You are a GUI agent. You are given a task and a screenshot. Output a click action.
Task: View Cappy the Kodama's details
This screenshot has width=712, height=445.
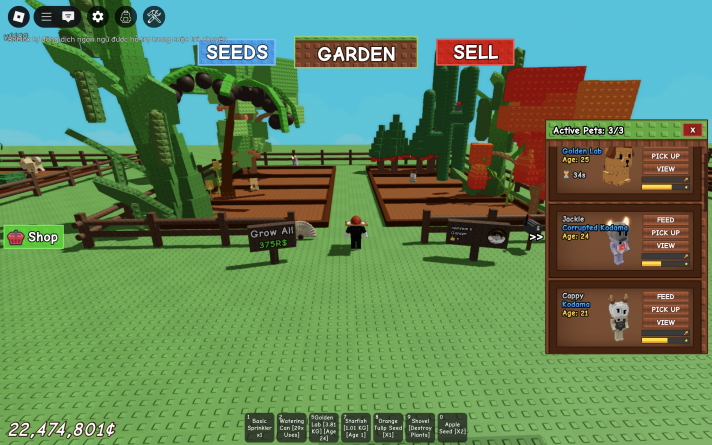coord(665,323)
